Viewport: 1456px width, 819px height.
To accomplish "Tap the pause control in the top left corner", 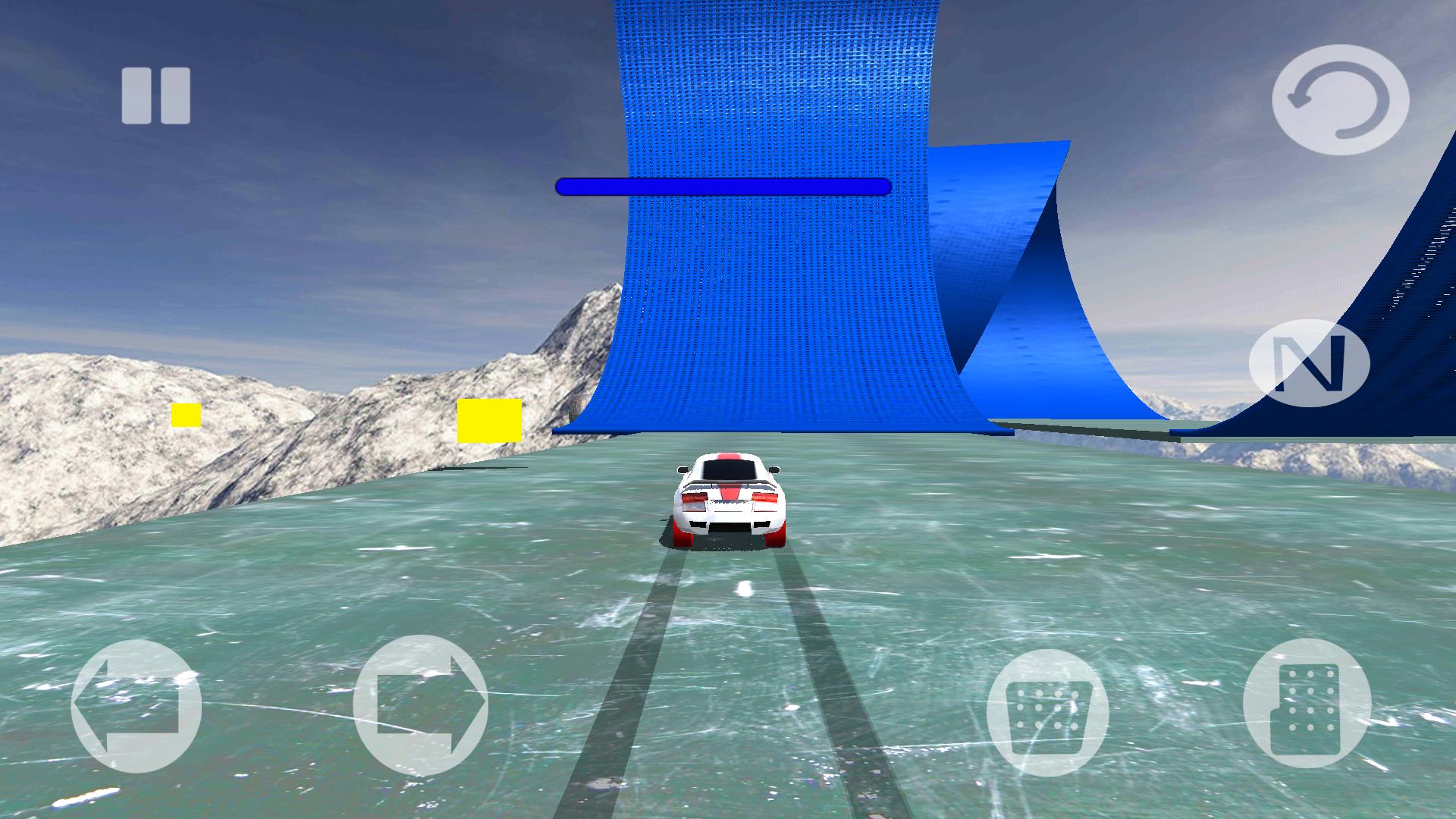I will pos(155,93).
